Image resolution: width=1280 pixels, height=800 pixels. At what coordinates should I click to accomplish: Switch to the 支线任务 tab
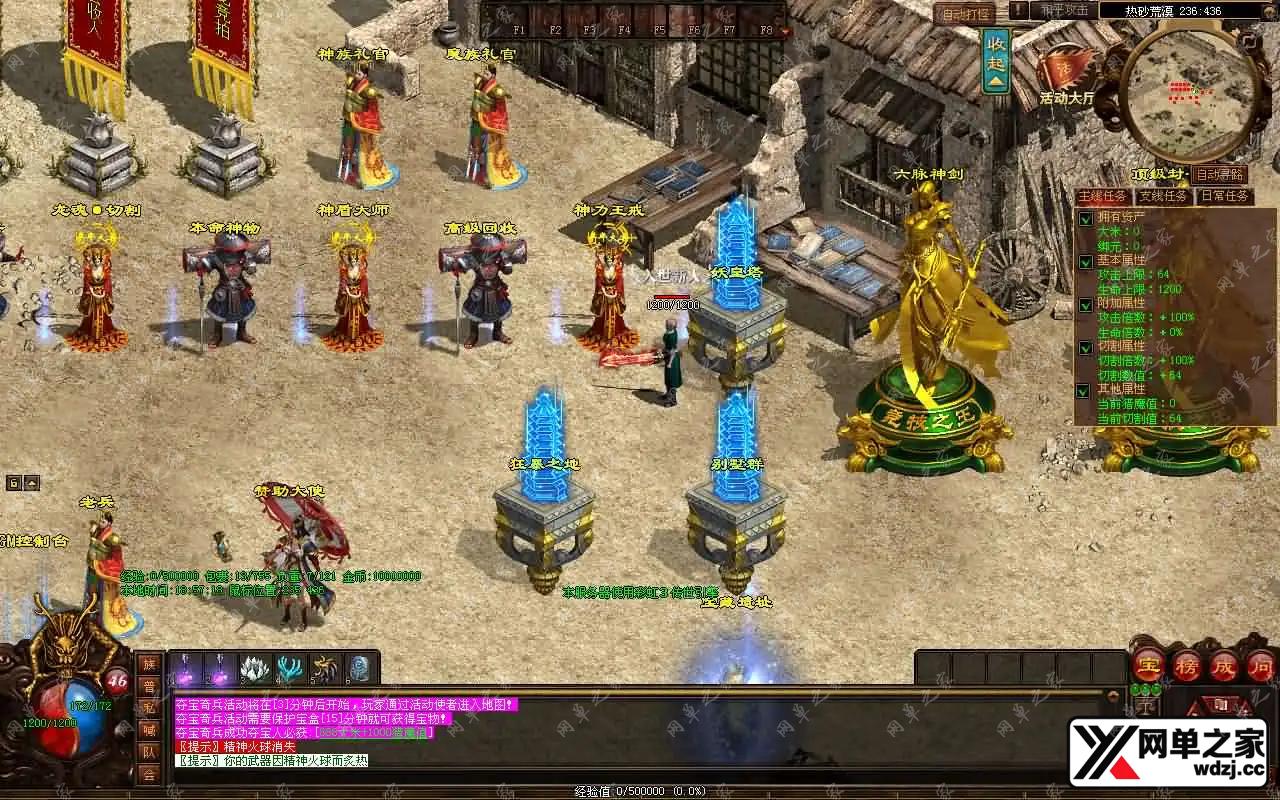(1163, 197)
